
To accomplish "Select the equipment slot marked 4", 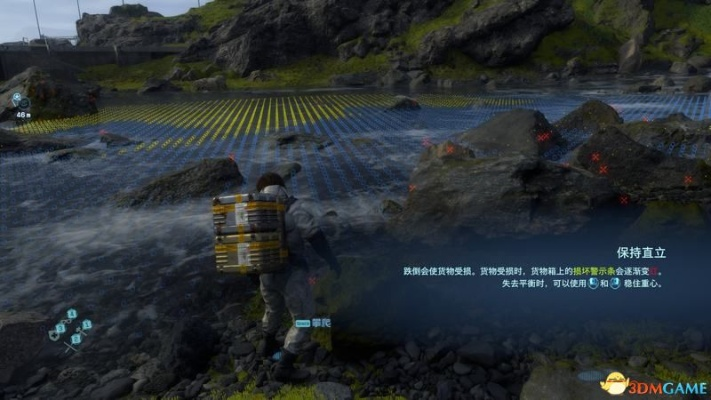I will [x=72, y=314].
